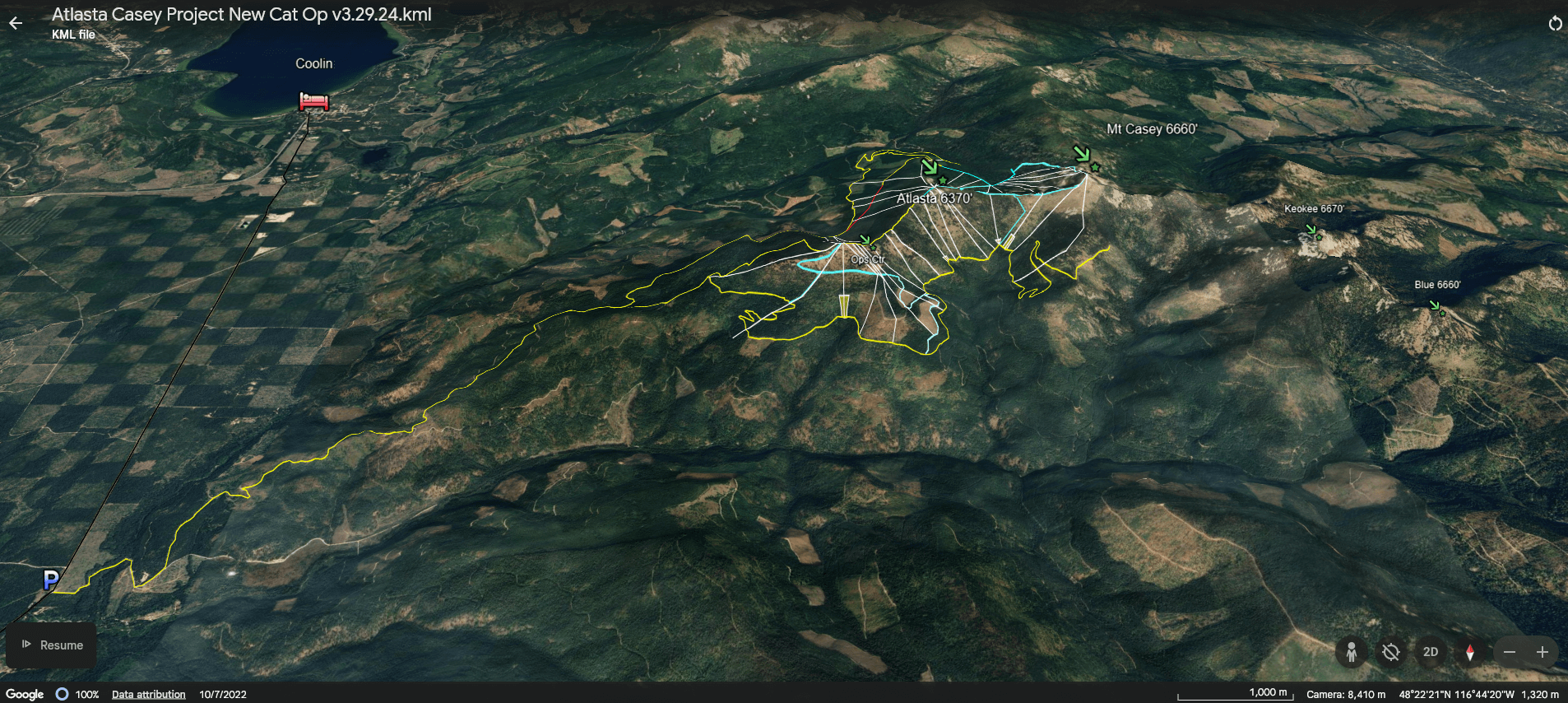Click the back arrow to exit the KML file

(16, 22)
